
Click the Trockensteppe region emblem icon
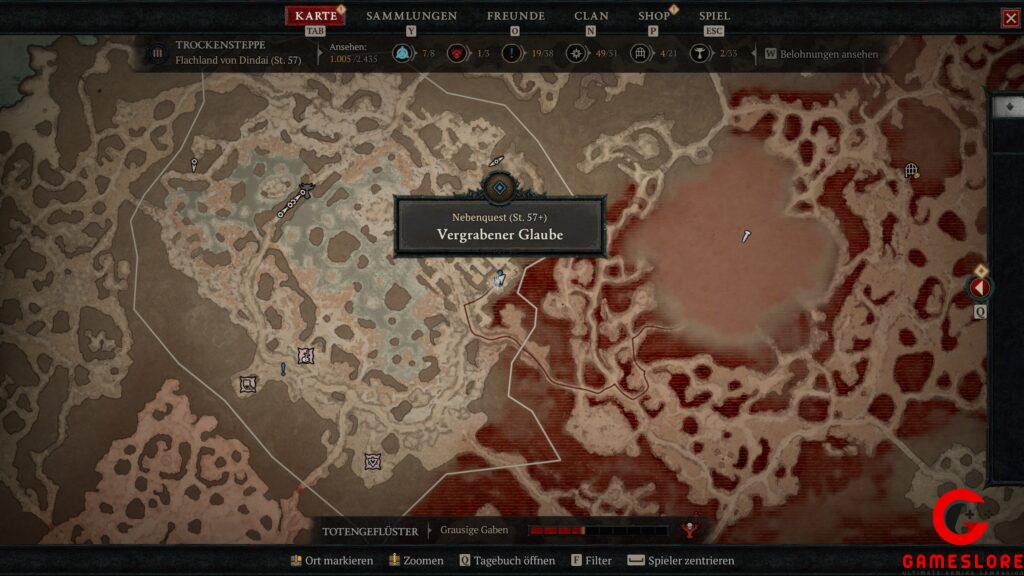tap(157, 54)
